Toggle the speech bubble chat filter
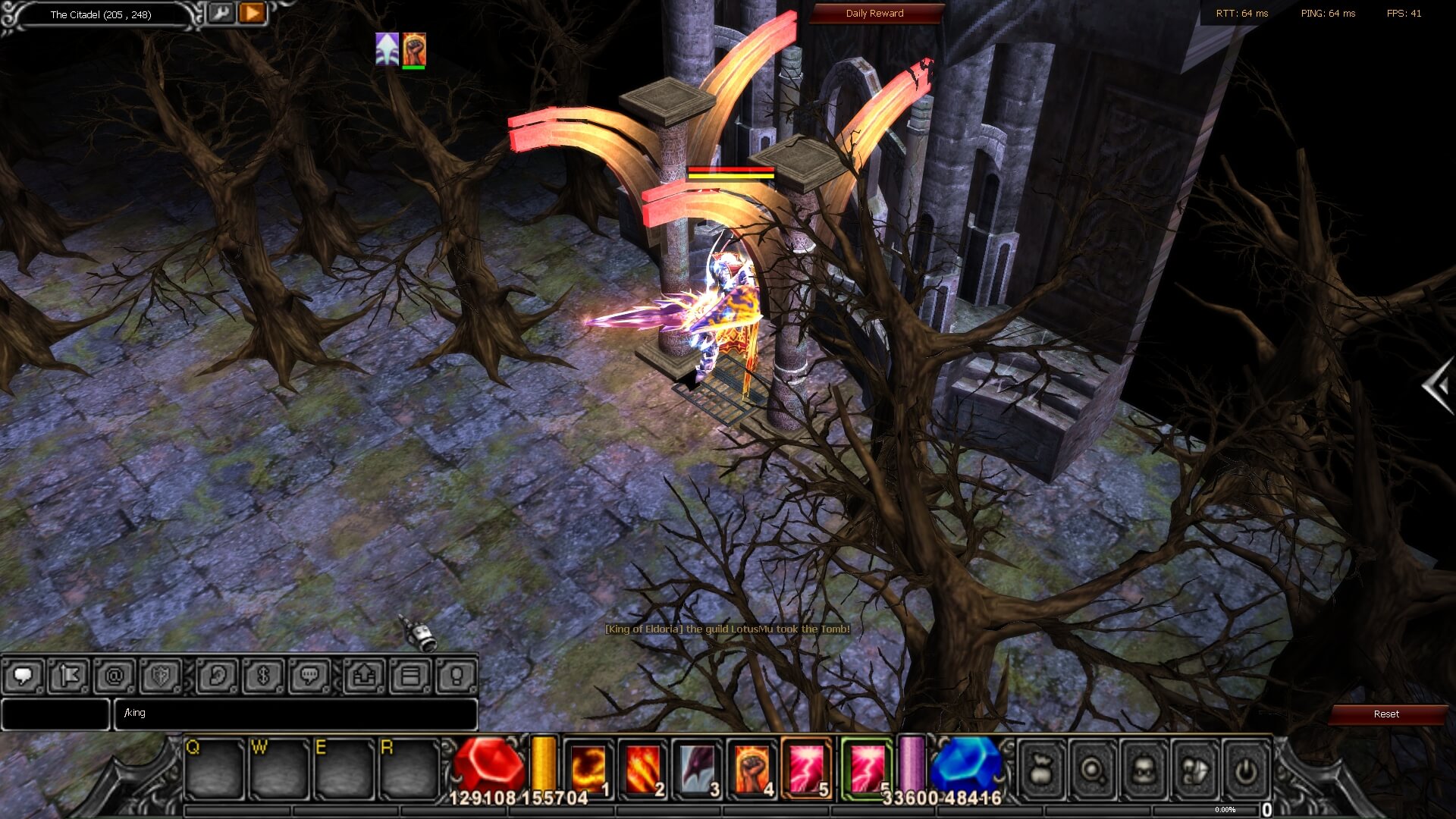1456x819 pixels. (23, 676)
